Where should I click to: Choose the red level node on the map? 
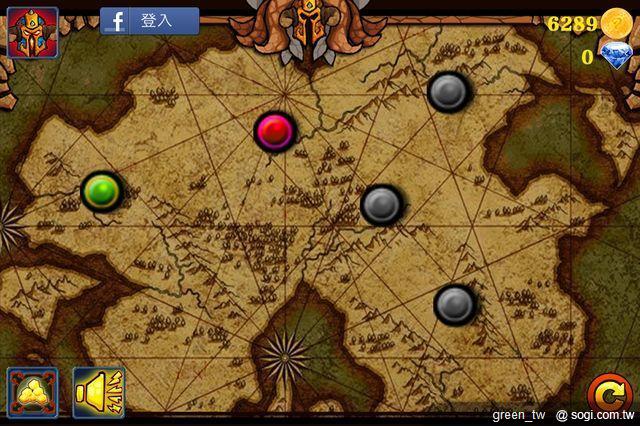tap(274, 130)
